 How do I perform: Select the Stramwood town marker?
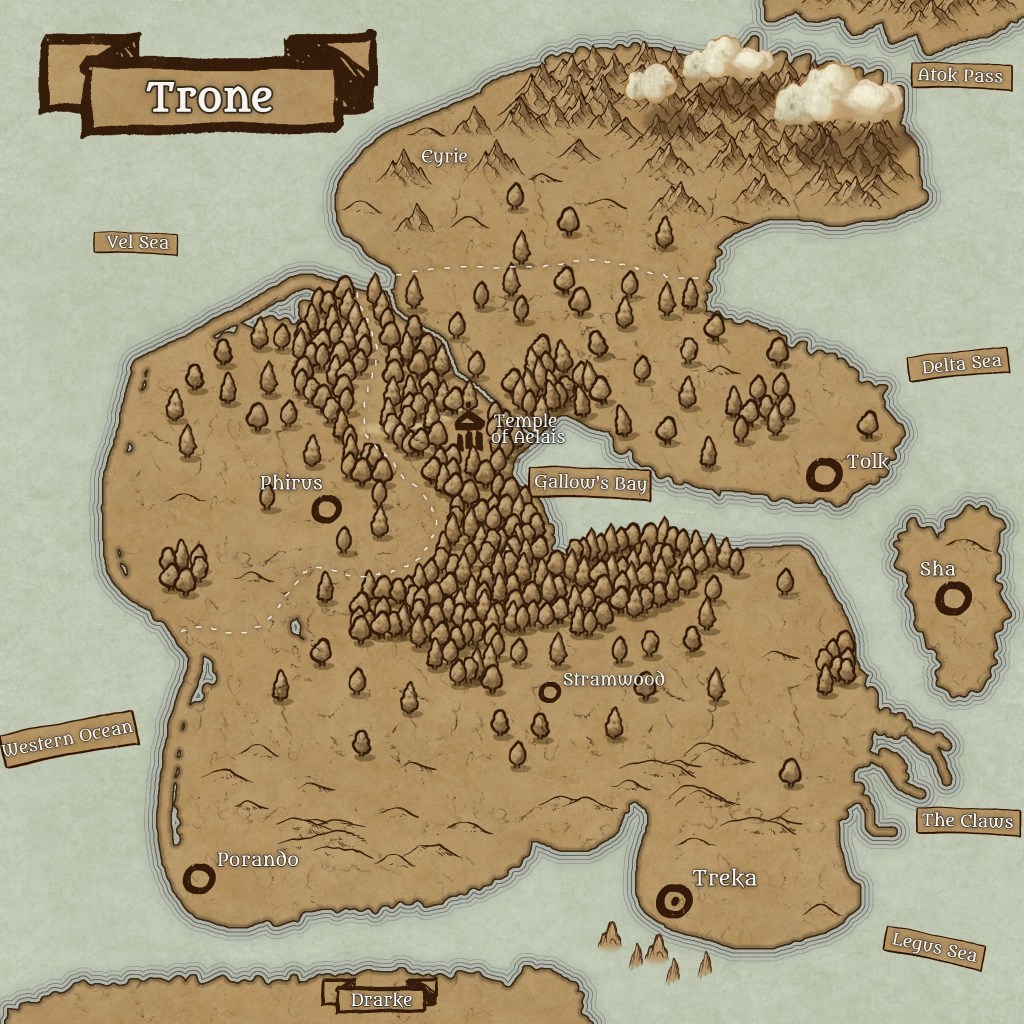pyautogui.click(x=548, y=691)
